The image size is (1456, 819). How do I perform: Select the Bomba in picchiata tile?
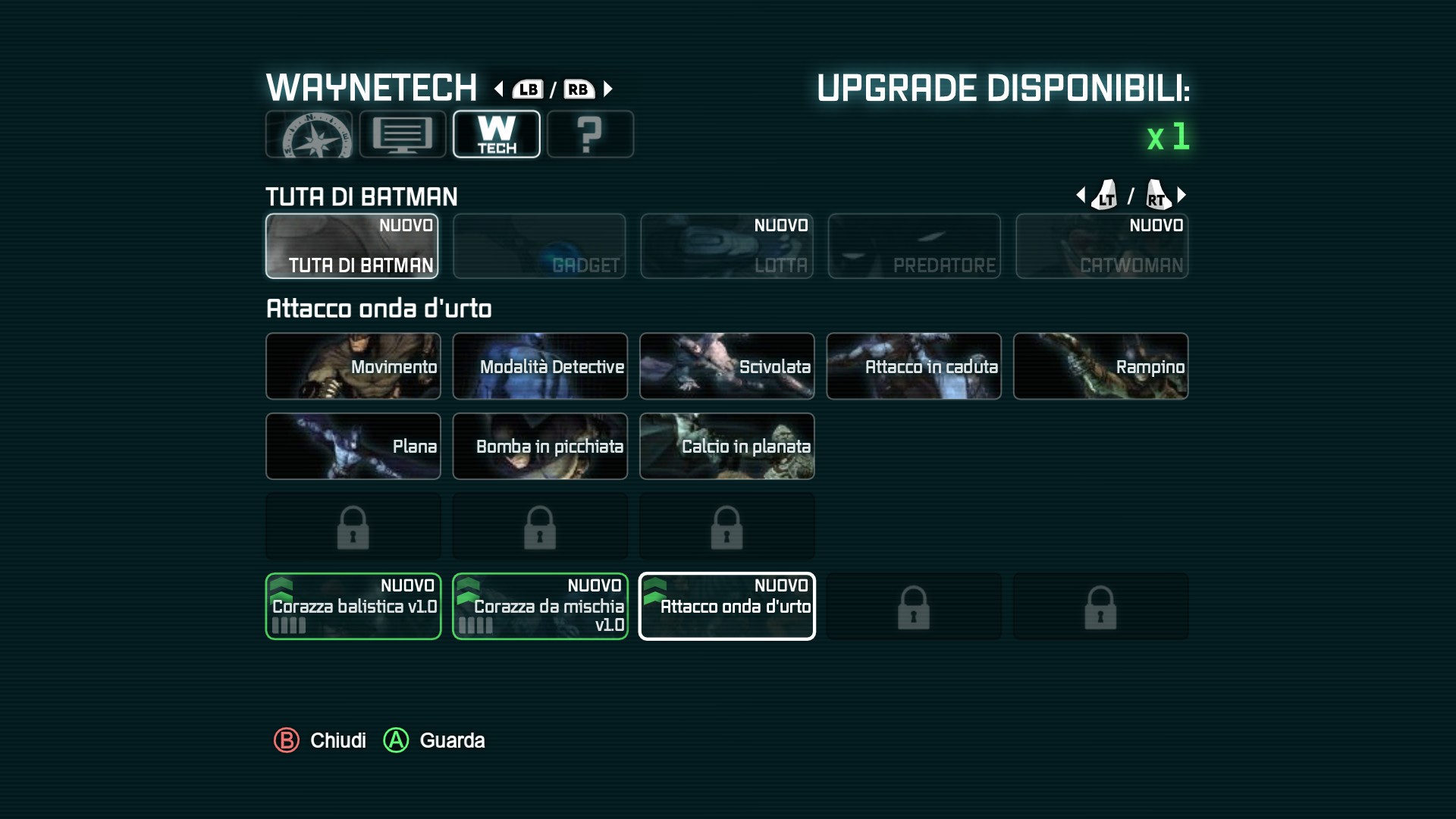(x=540, y=446)
